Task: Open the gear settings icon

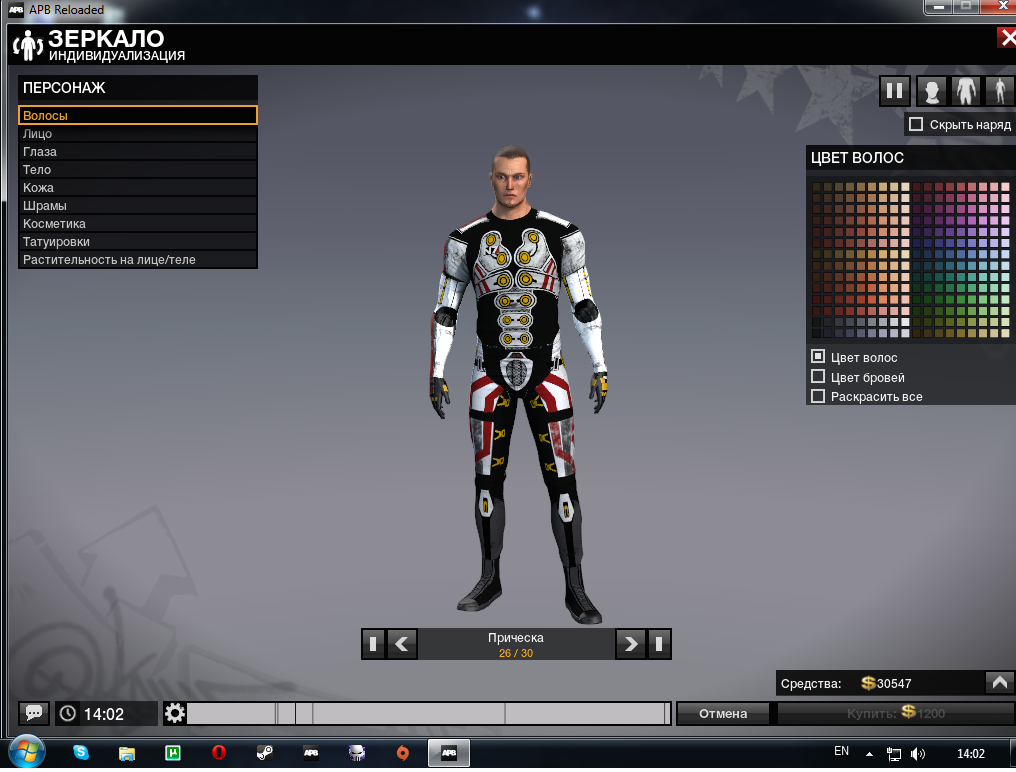Action: pos(175,714)
